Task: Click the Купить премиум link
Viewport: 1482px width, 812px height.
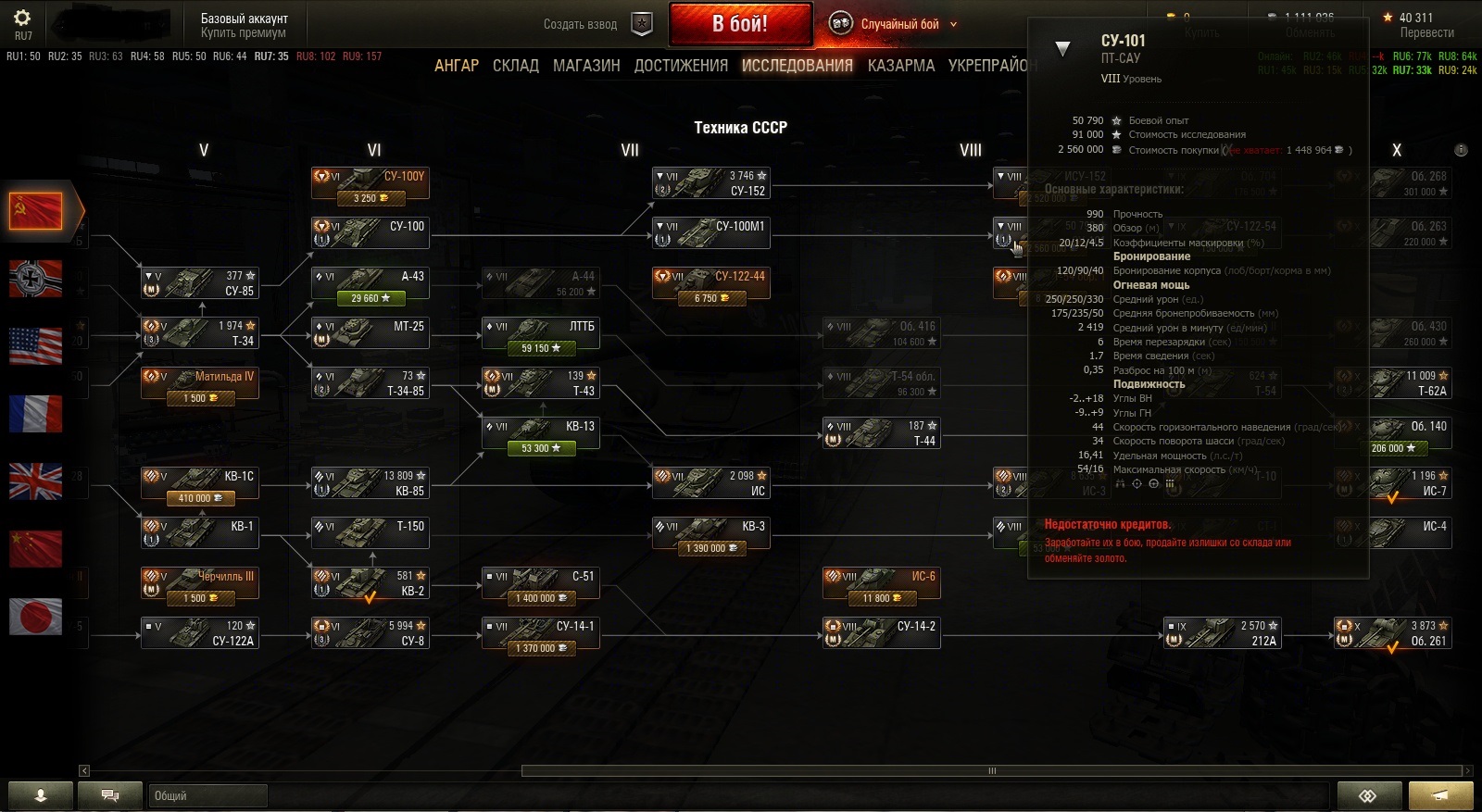Action: [244, 33]
